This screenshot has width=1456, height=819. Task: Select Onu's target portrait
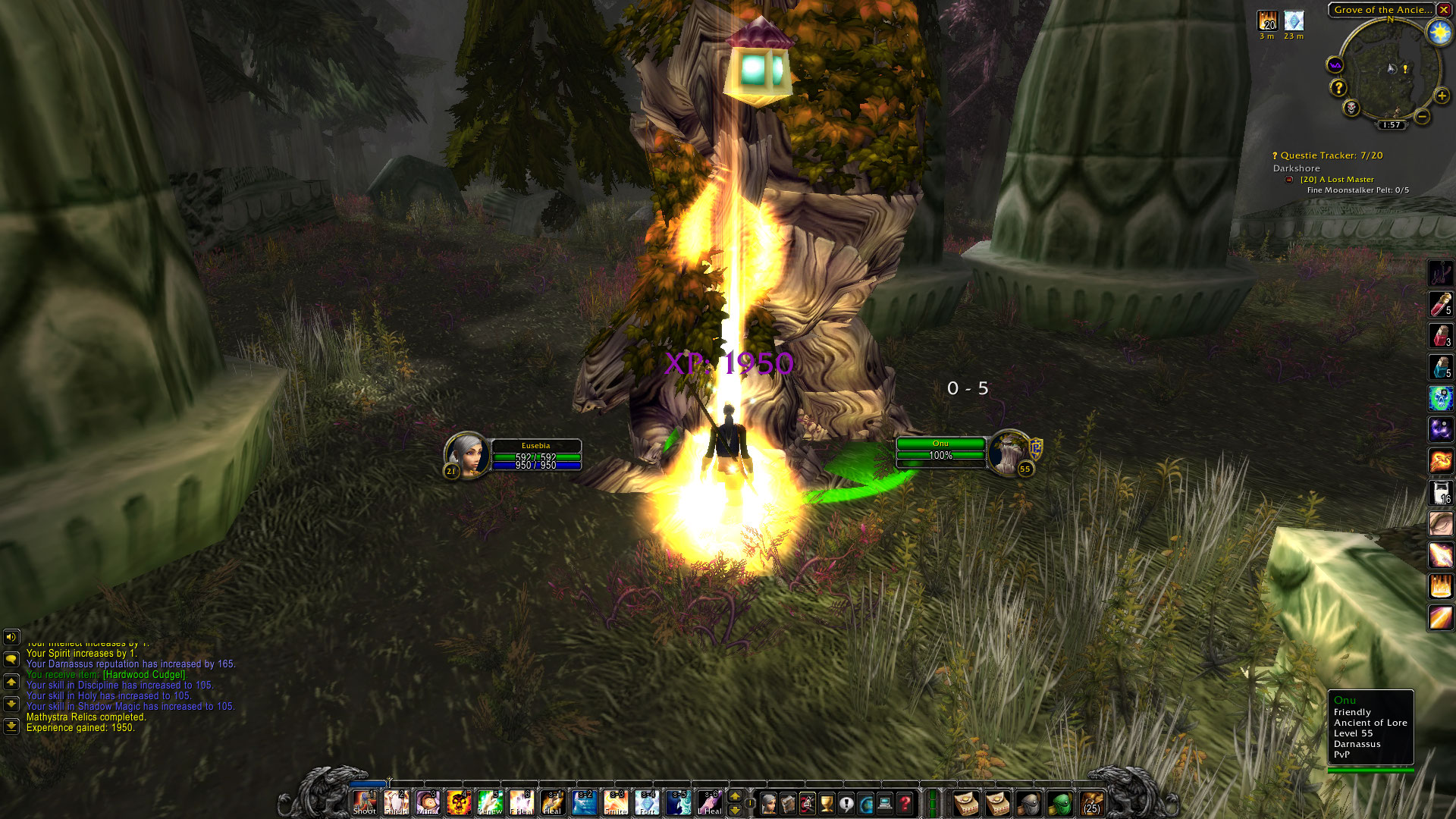(1009, 452)
